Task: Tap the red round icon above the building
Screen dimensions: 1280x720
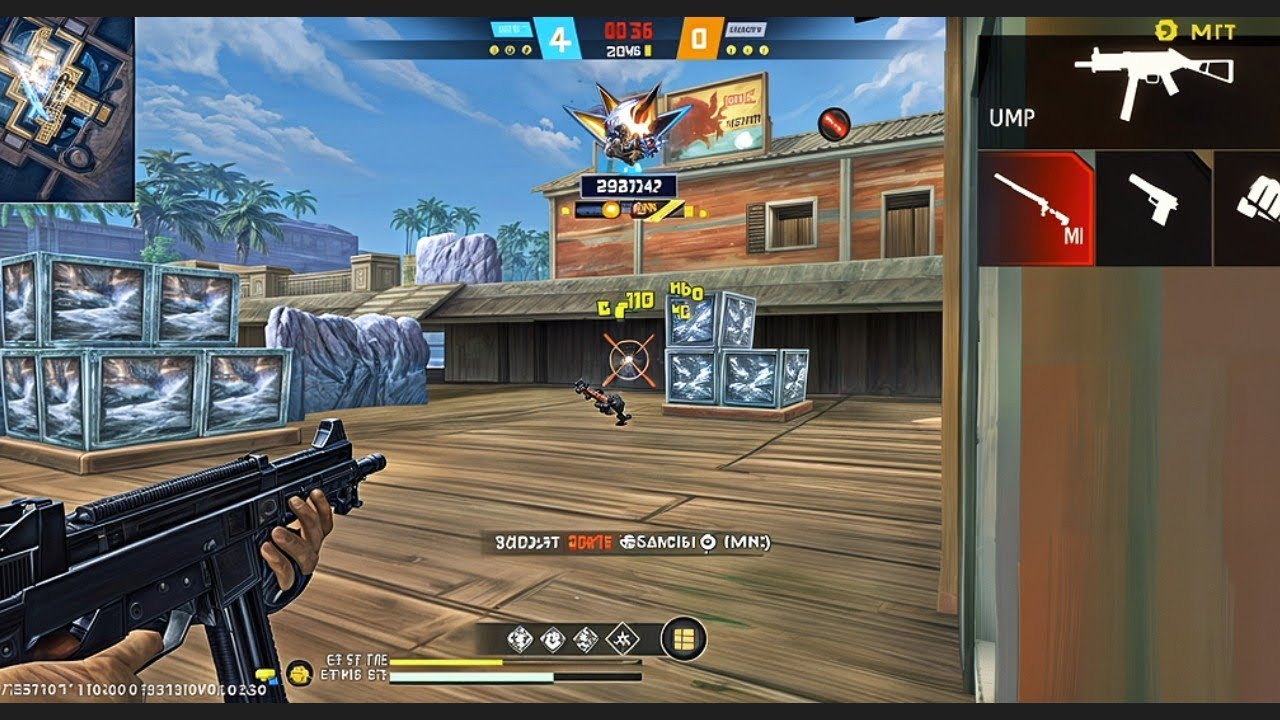Action: [x=833, y=124]
